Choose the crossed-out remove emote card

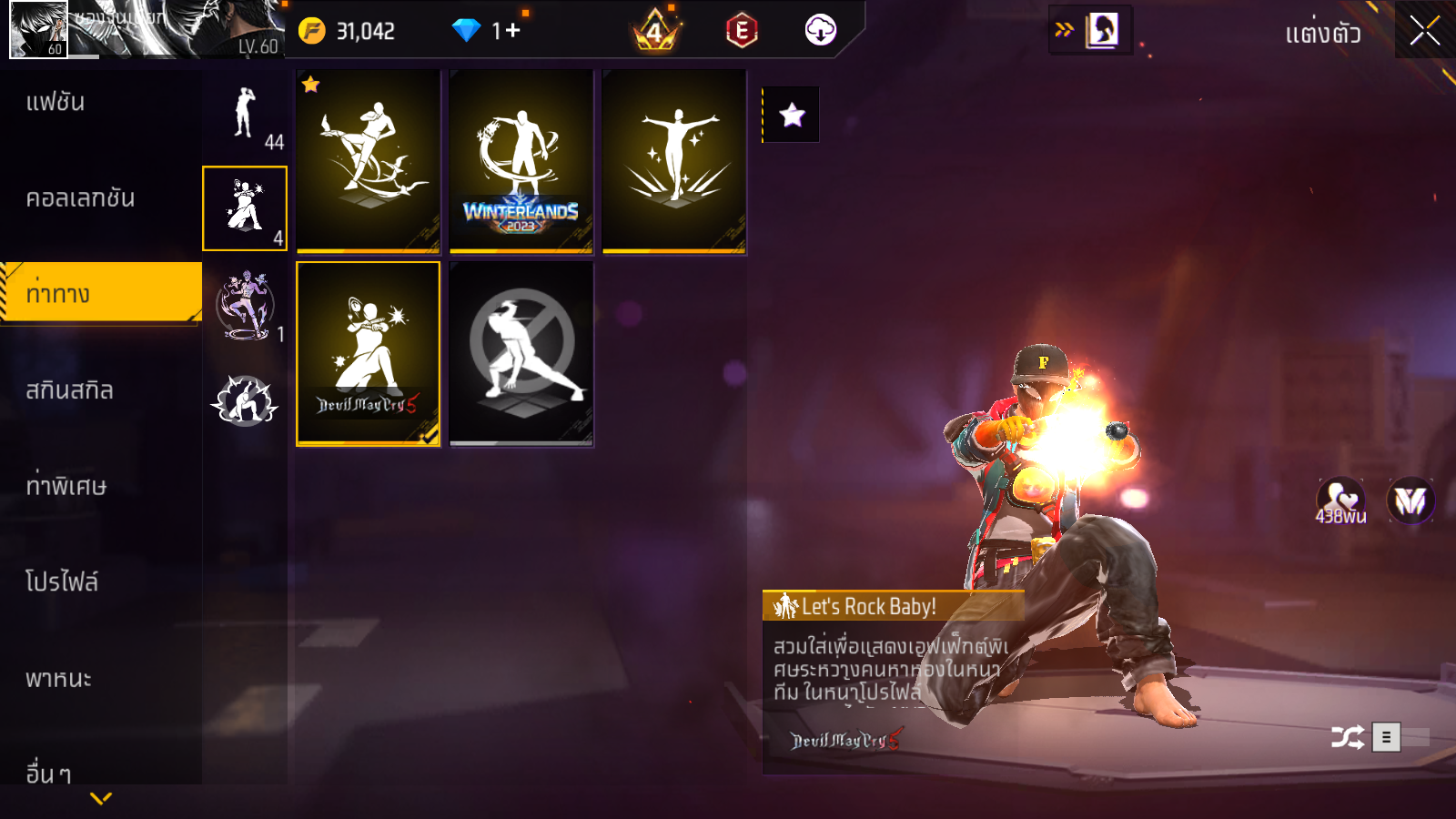coord(521,354)
